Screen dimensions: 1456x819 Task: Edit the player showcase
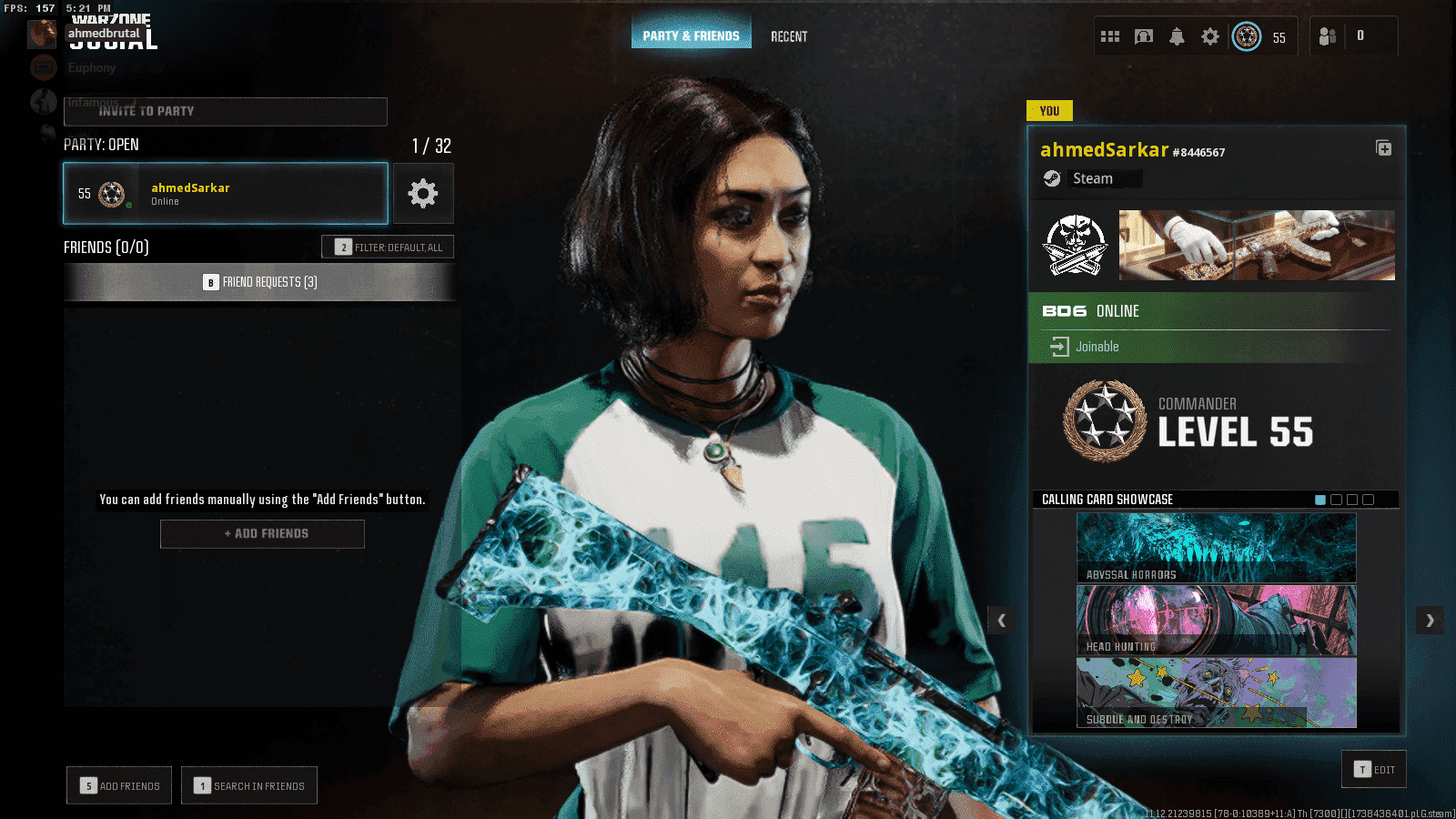coord(1374,769)
